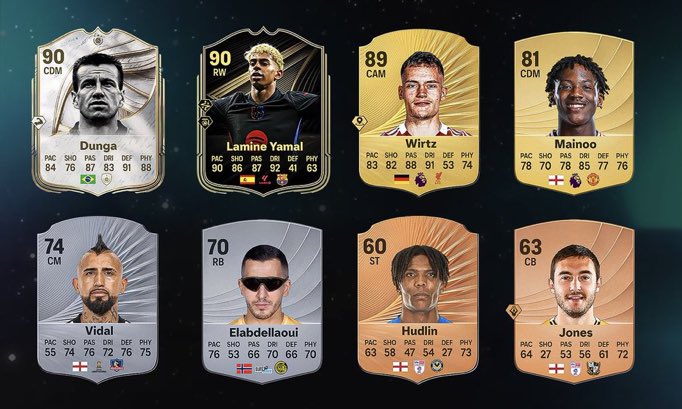Select the Mainoo 81 CDM card

click(x=572, y=110)
